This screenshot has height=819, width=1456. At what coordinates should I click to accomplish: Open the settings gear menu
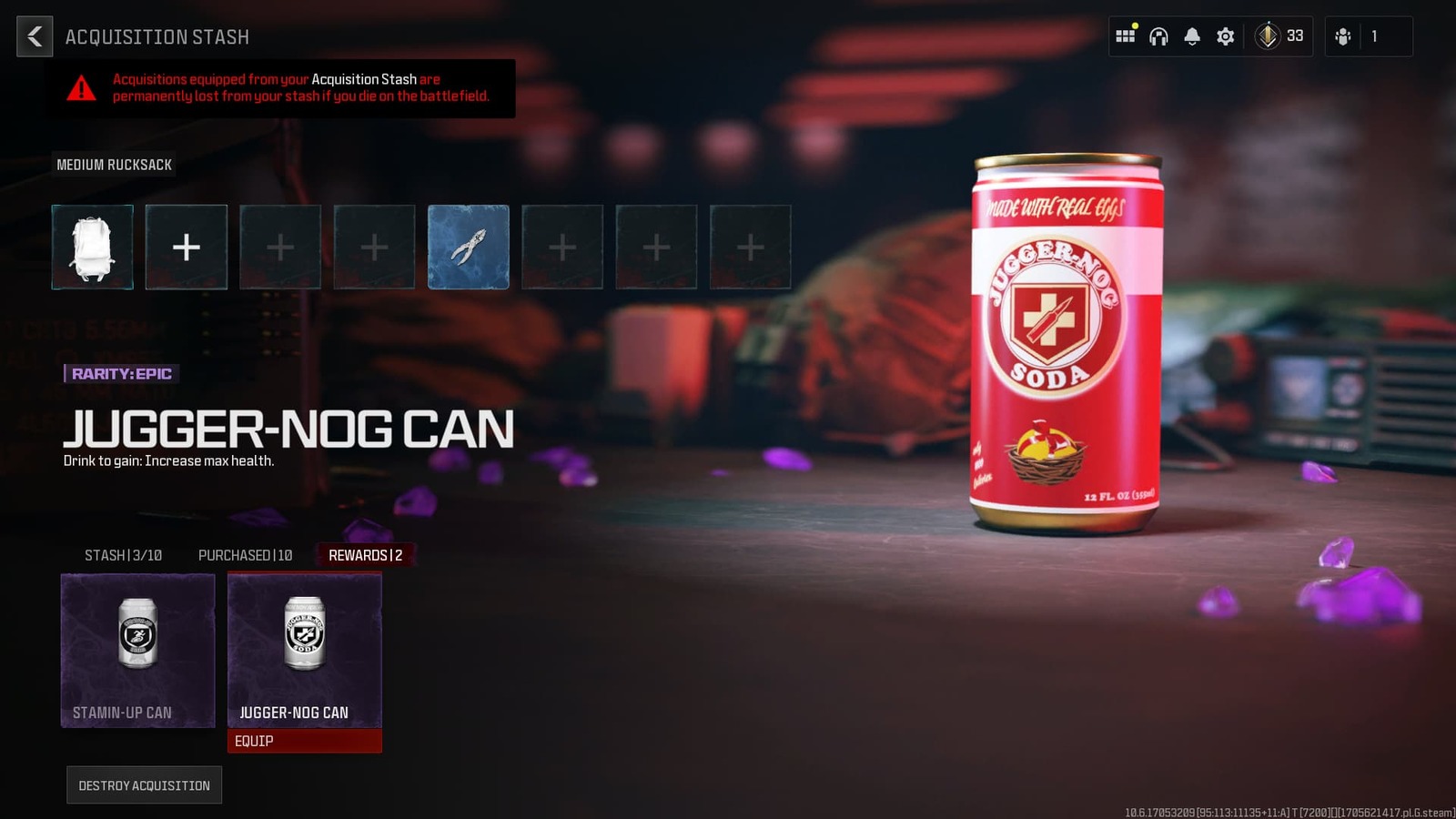point(1224,36)
